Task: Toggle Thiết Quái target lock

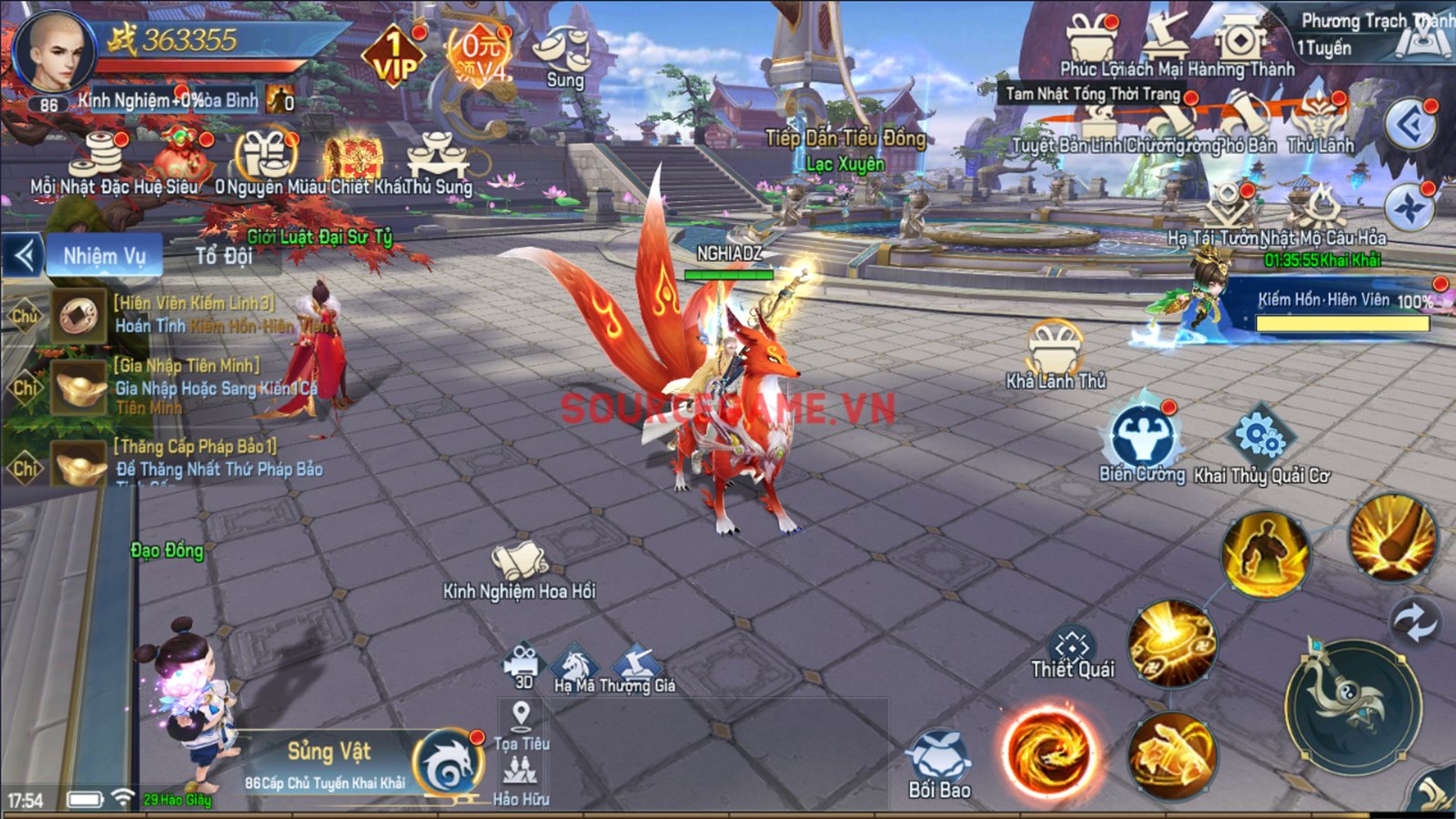Action: (x=1072, y=652)
